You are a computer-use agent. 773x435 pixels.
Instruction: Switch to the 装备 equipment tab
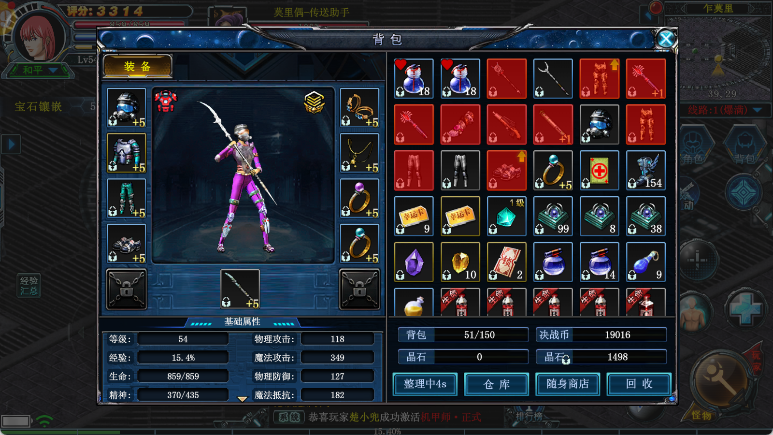tap(138, 66)
